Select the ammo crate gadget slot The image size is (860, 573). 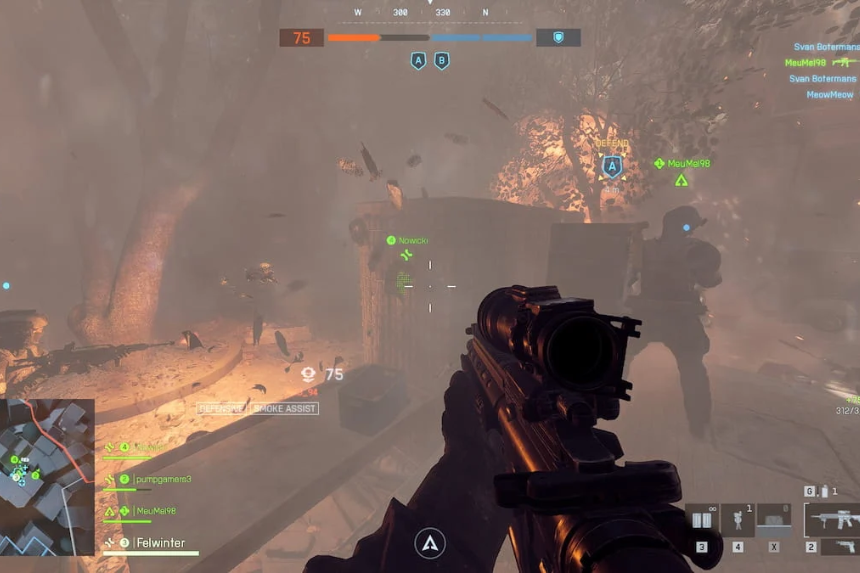coord(773,520)
